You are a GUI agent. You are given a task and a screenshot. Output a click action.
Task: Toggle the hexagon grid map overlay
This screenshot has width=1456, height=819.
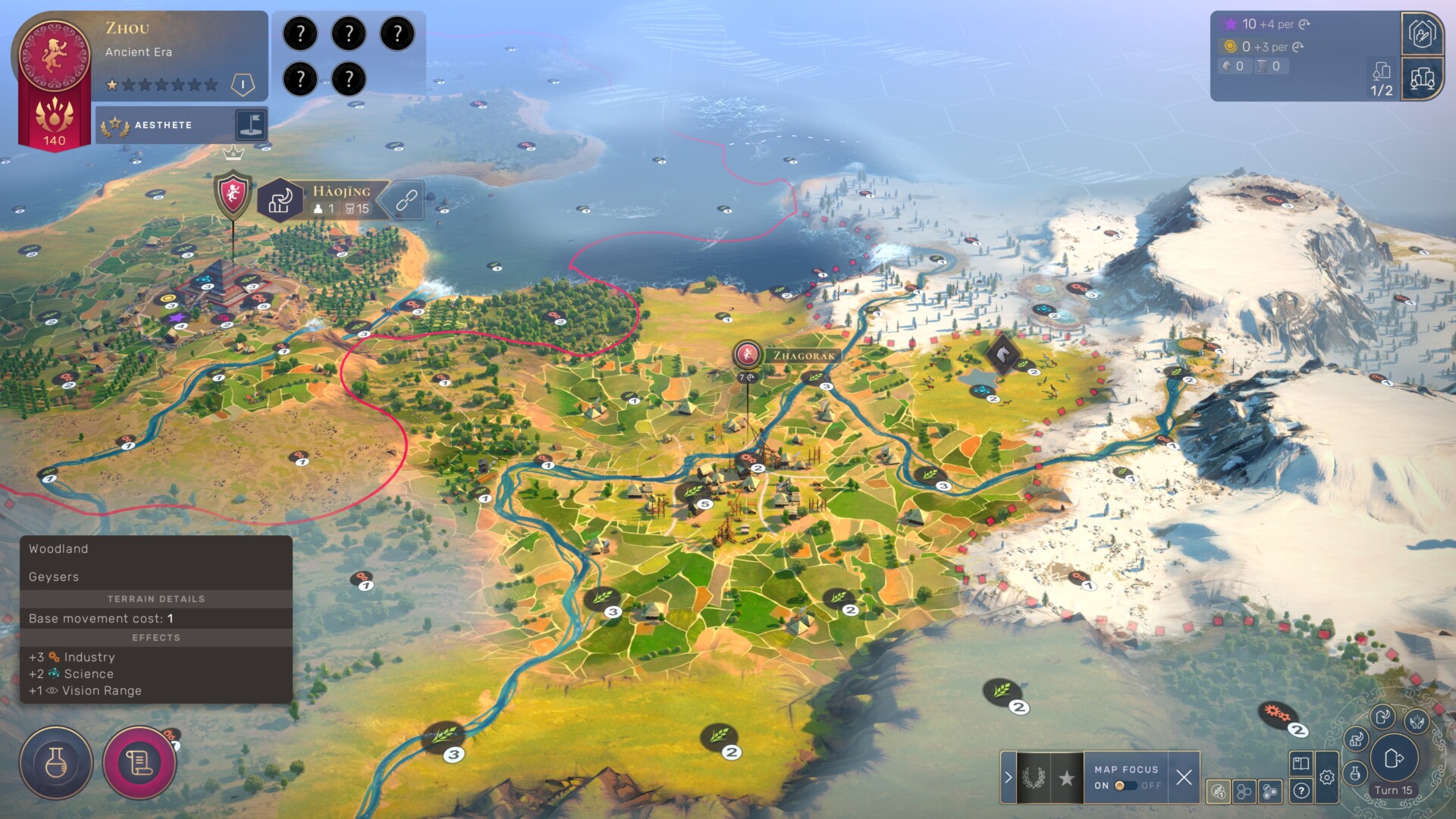pyautogui.click(x=1244, y=792)
